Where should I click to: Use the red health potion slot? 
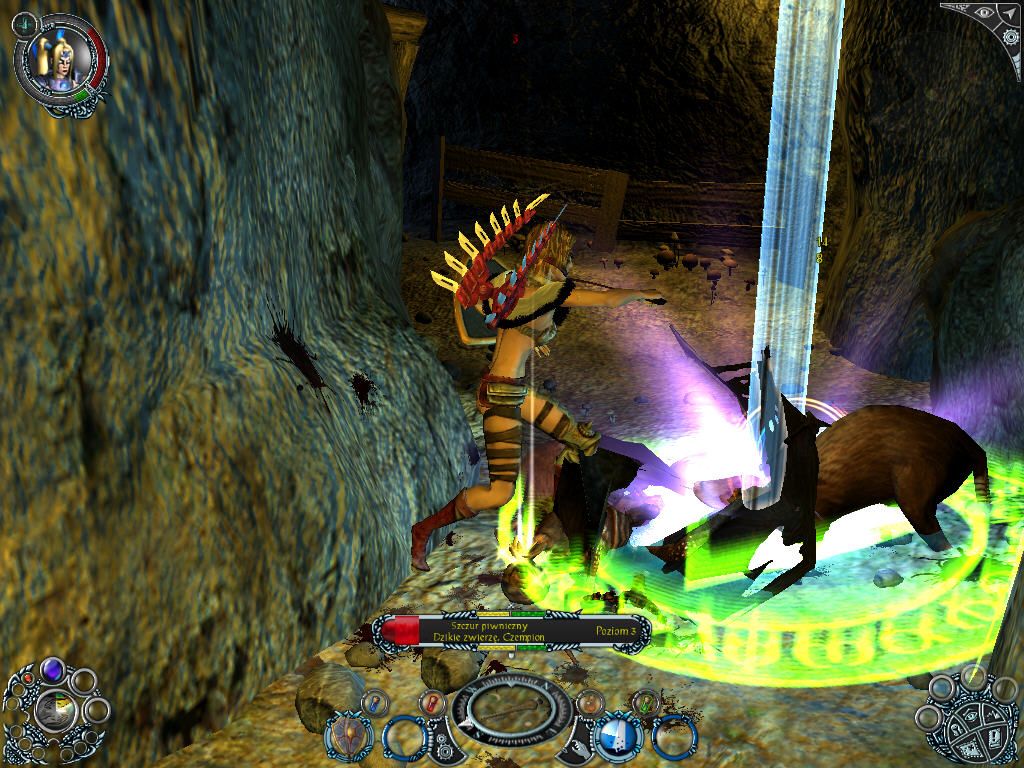431,702
